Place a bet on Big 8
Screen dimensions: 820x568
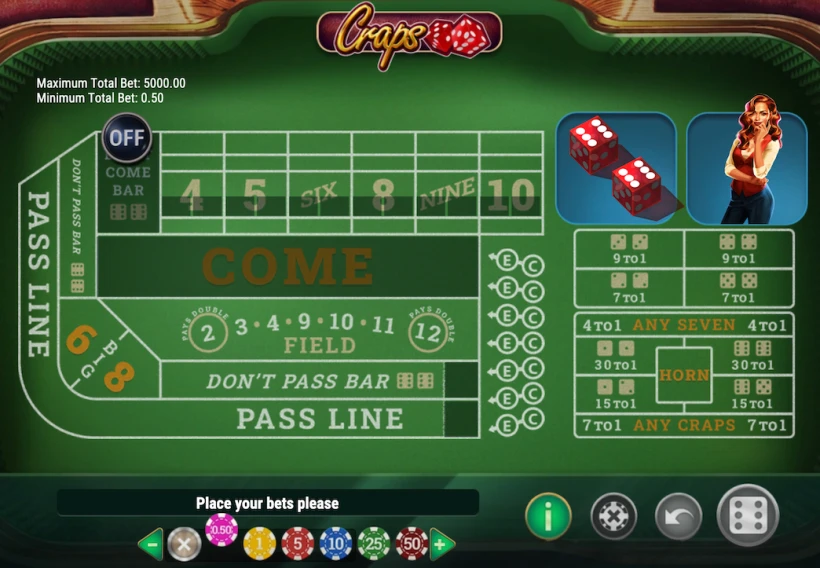point(119,375)
